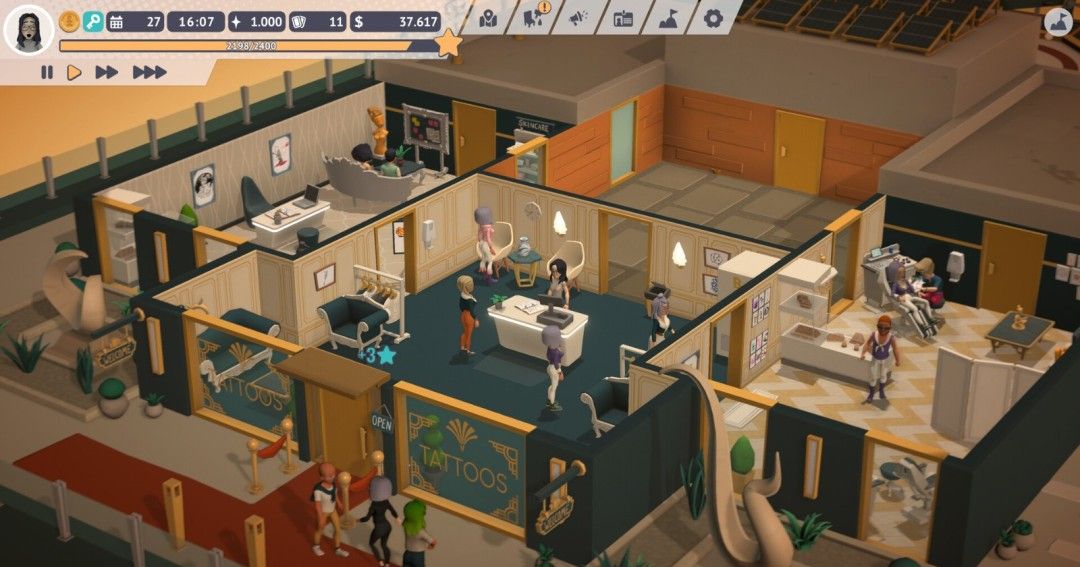Set game speed to triple fast-forward
Image resolution: width=1080 pixels, height=567 pixels.
[149, 72]
